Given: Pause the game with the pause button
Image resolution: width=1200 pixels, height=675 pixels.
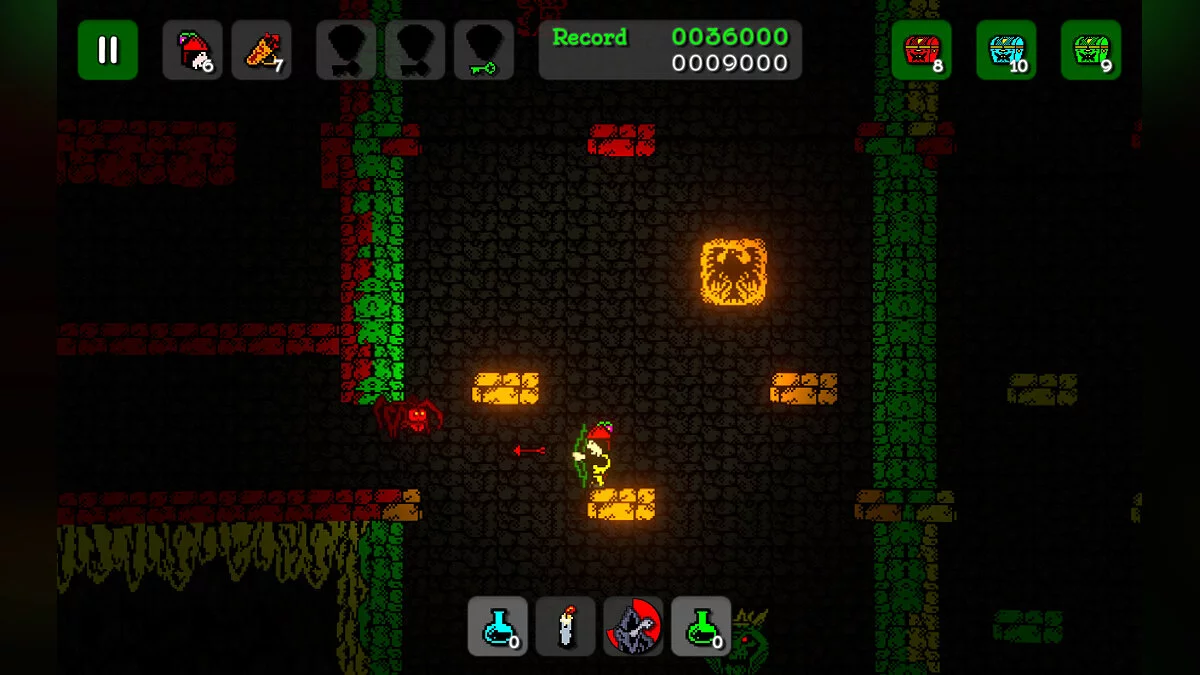Looking at the screenshot, I should pos(108,50).
